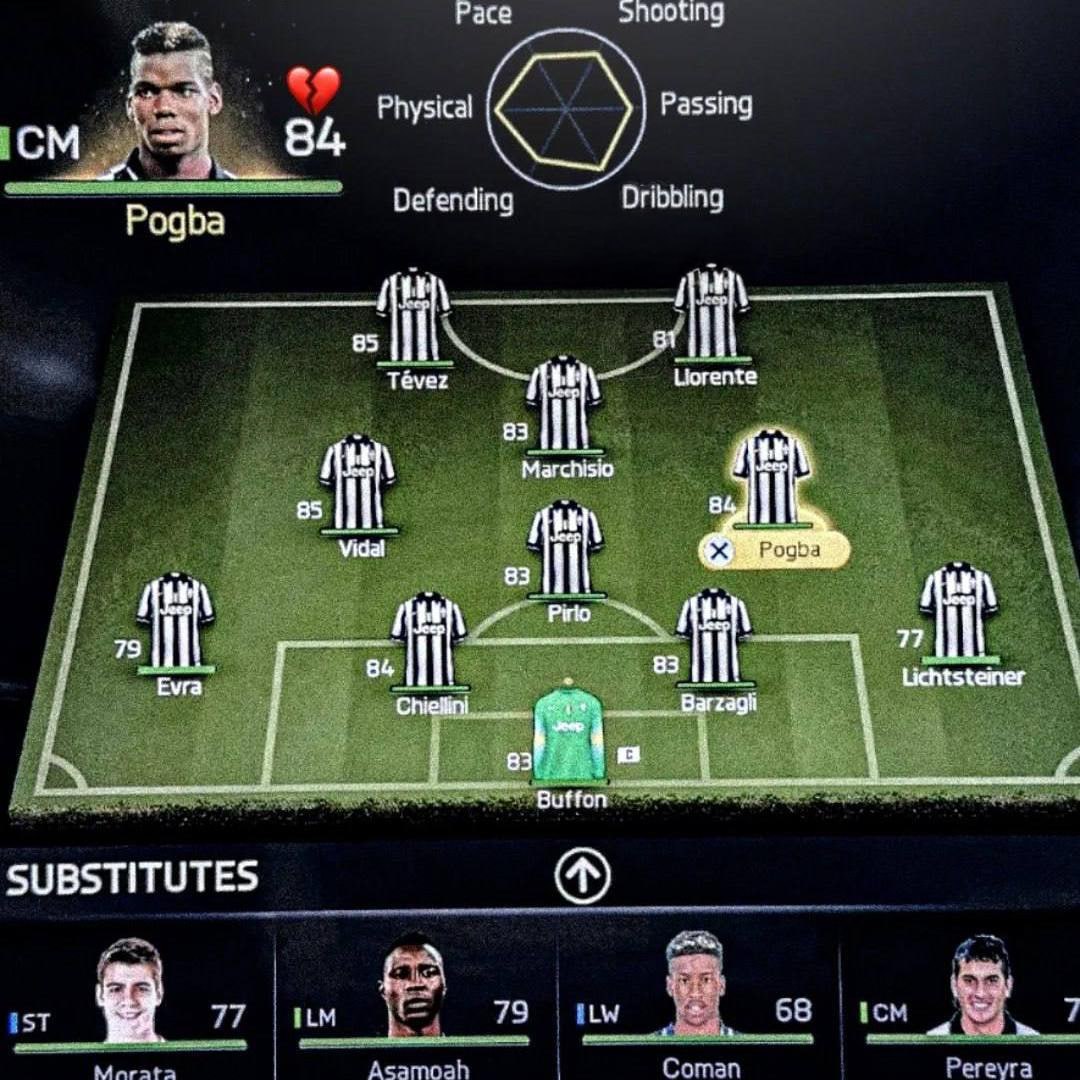Select Lichtsteiner's shirt

click(x=958, y=612)
